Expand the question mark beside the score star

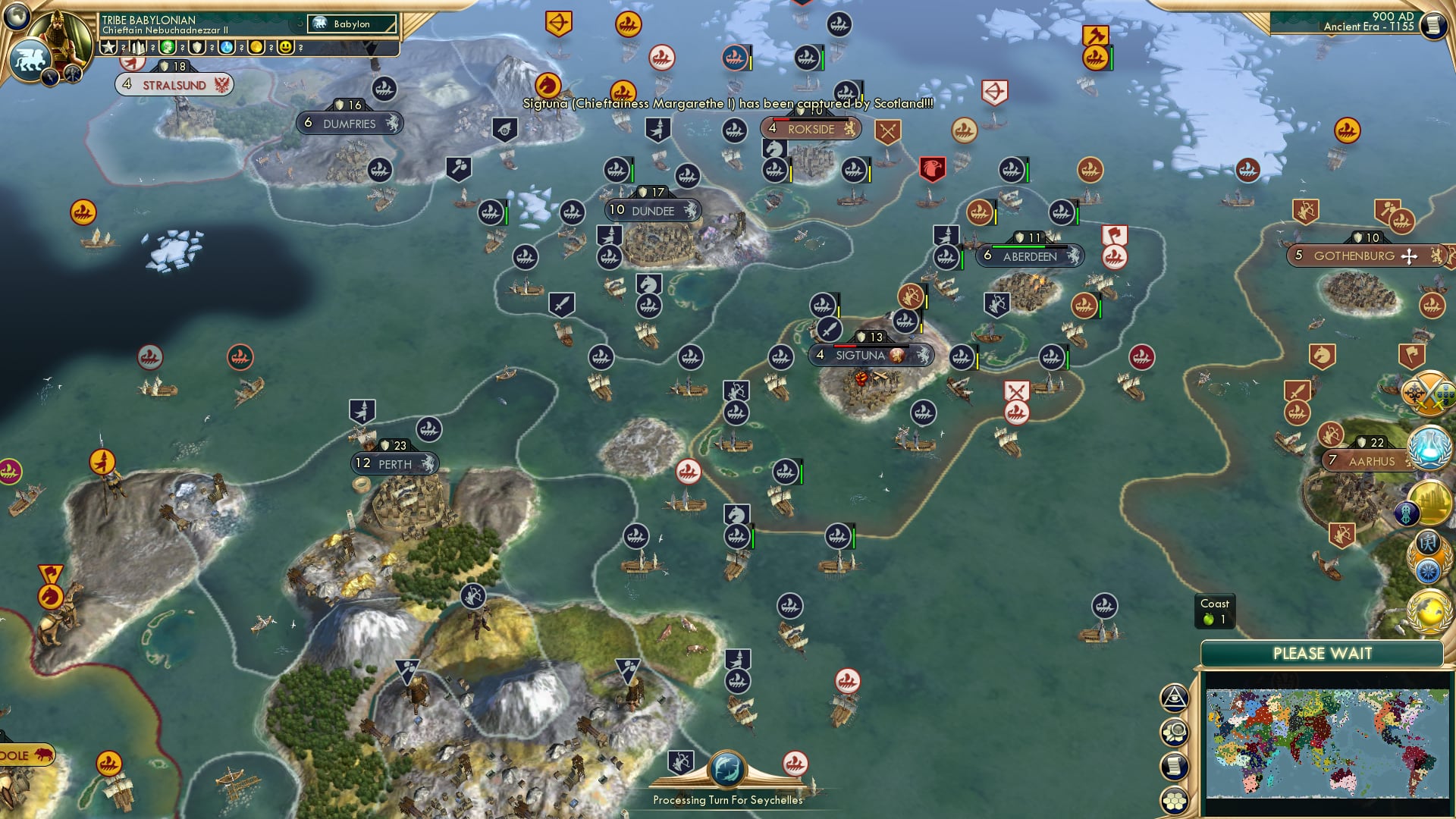point(124,47)
